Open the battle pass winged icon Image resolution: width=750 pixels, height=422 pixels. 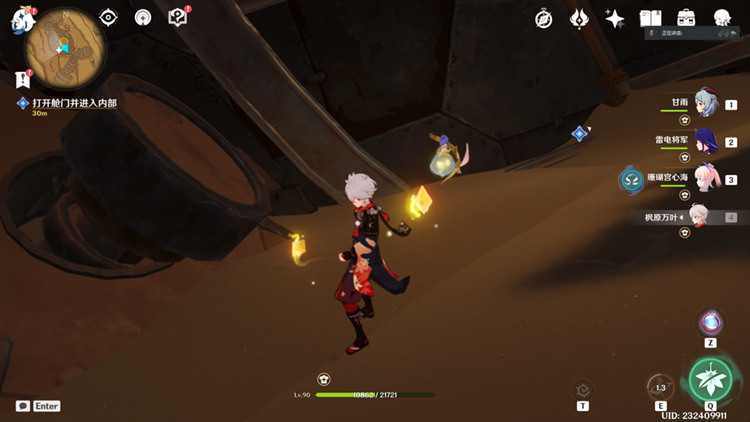coord(579,19)
